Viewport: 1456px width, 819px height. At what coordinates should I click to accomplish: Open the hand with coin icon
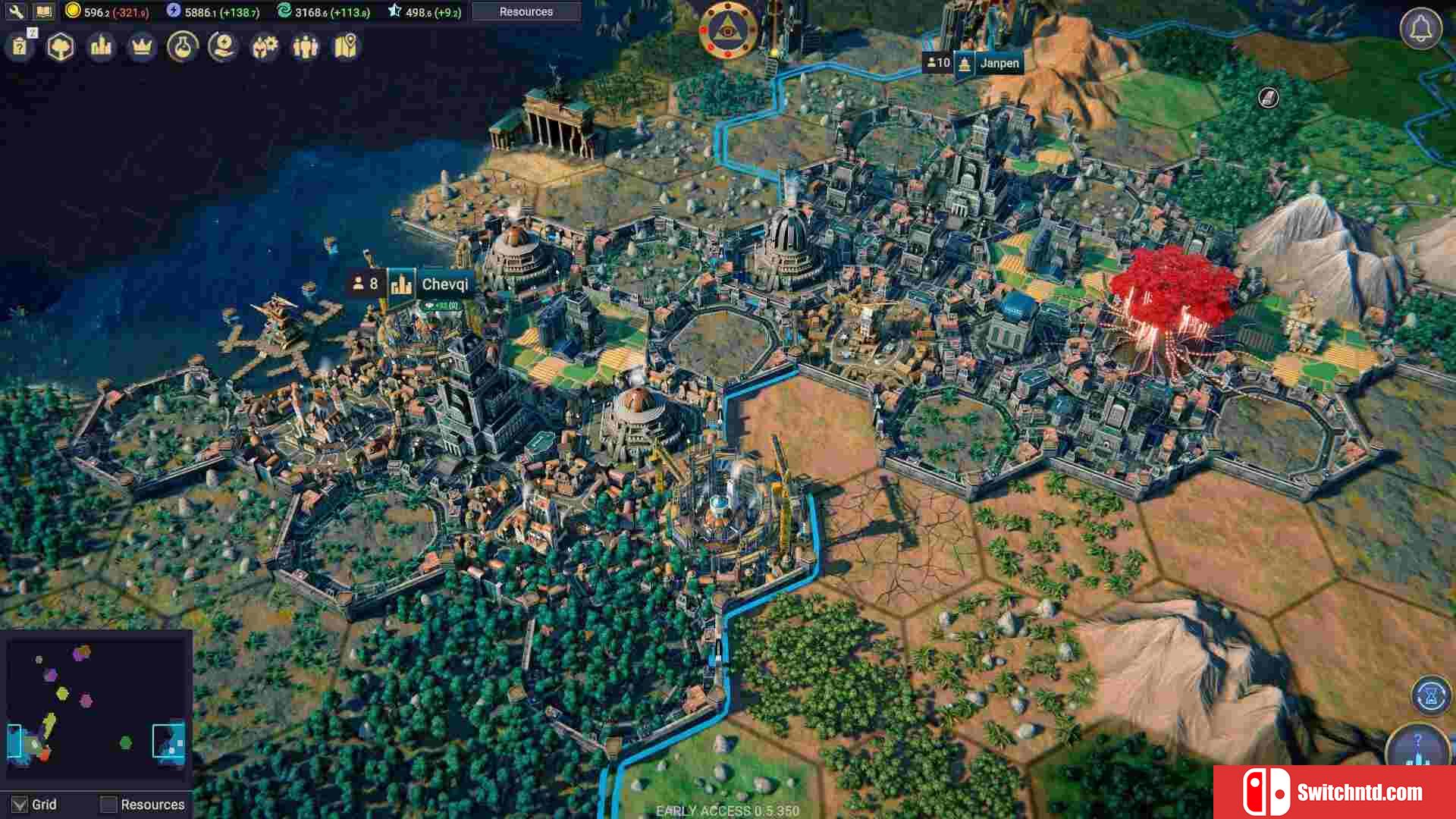click(x=223, y=47)
